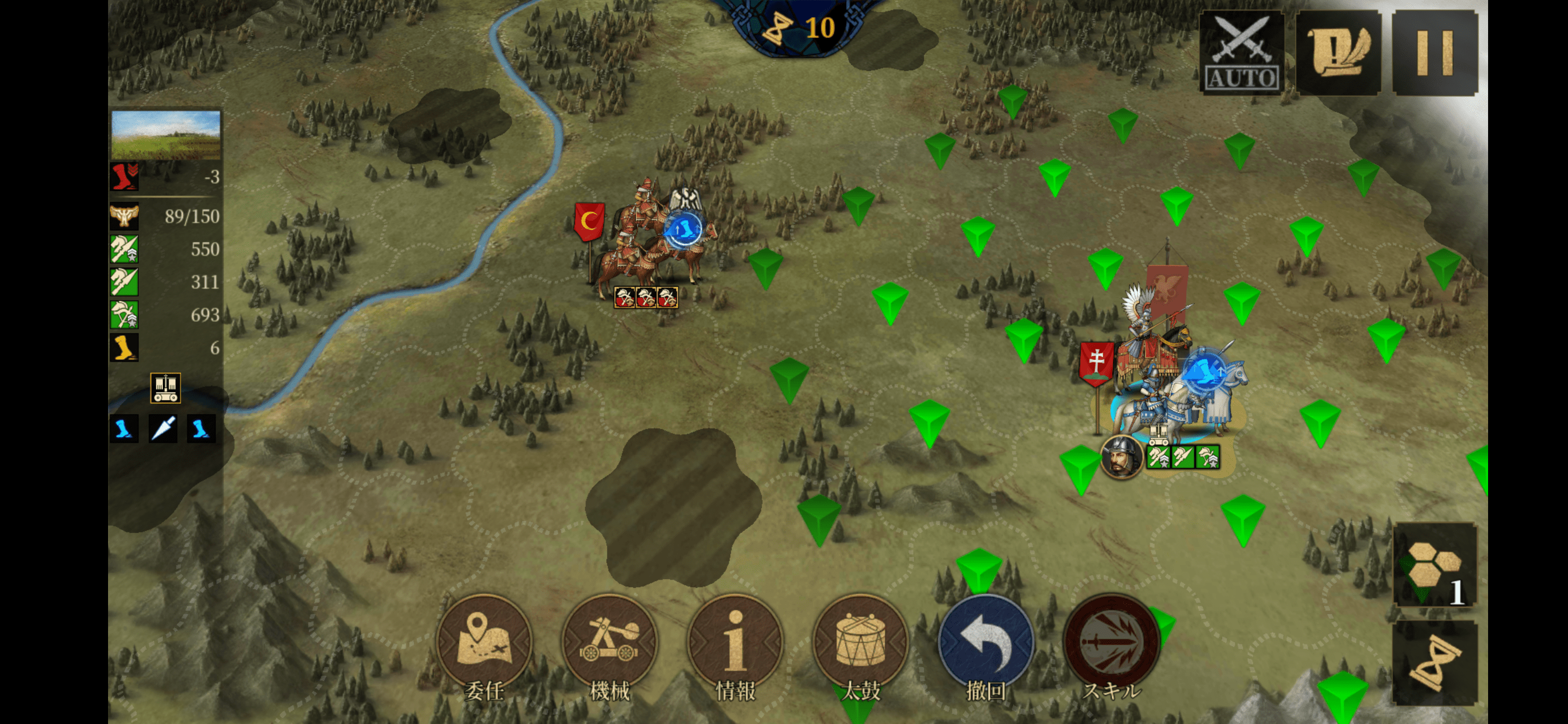
Task: Select the spear status icon in the unit panel
Action: pyautogui.click(x=163, y=429)
